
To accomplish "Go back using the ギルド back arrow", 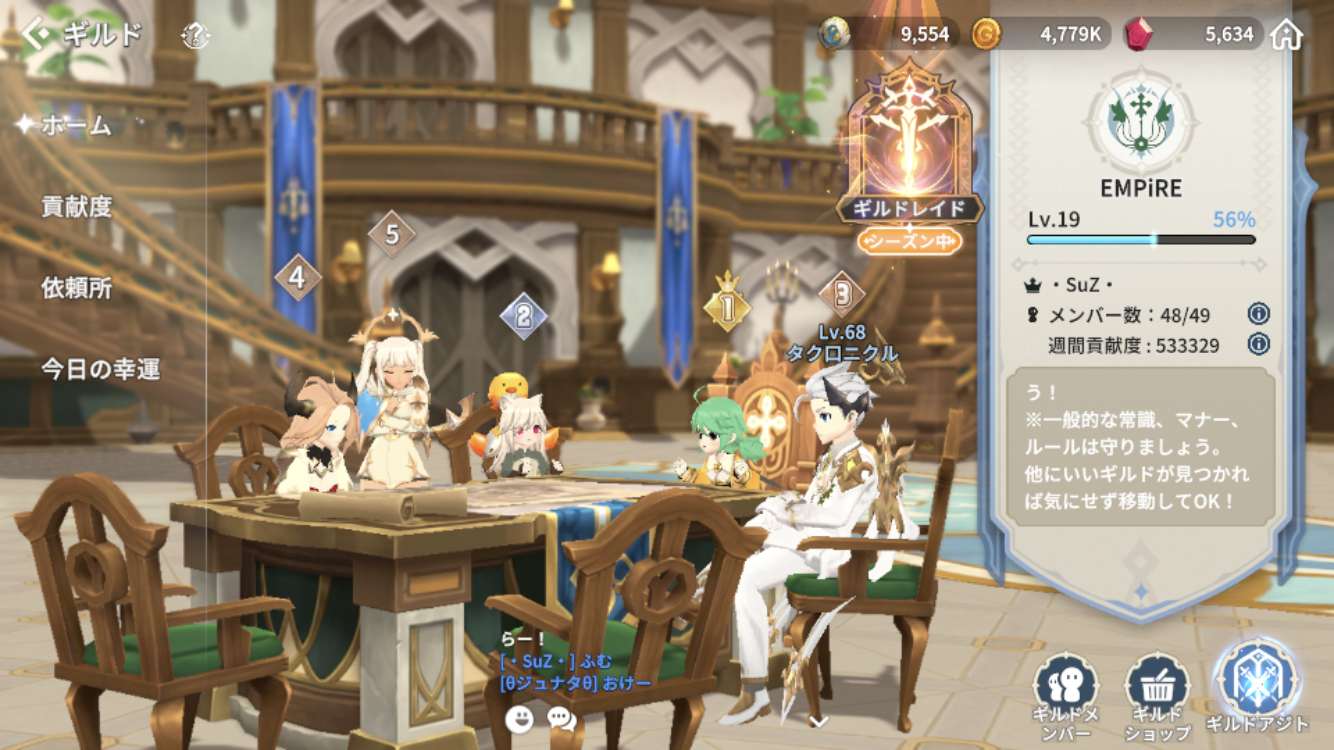I will 38,35.
